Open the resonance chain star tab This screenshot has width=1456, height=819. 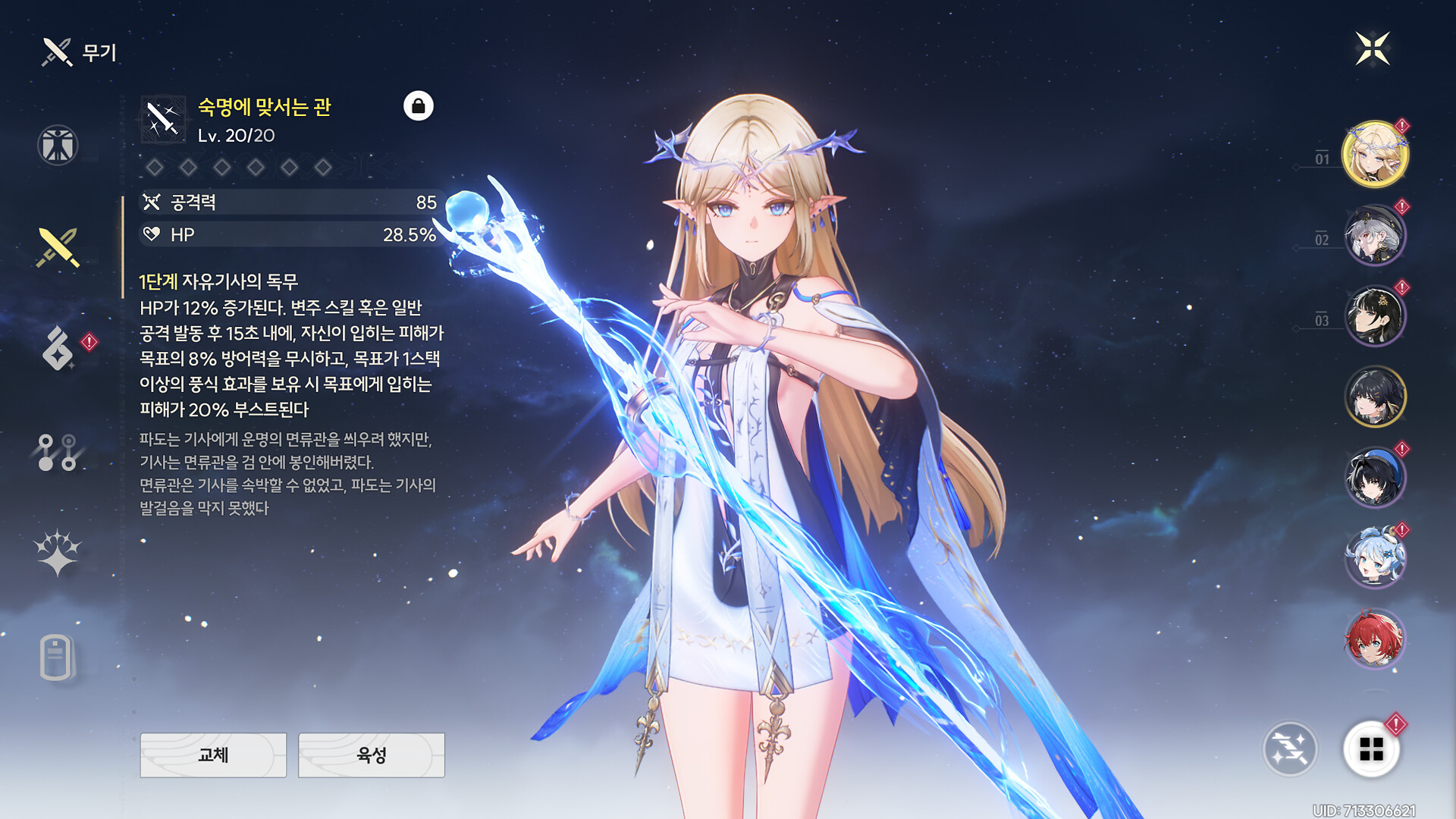click(x=58, y=552)
